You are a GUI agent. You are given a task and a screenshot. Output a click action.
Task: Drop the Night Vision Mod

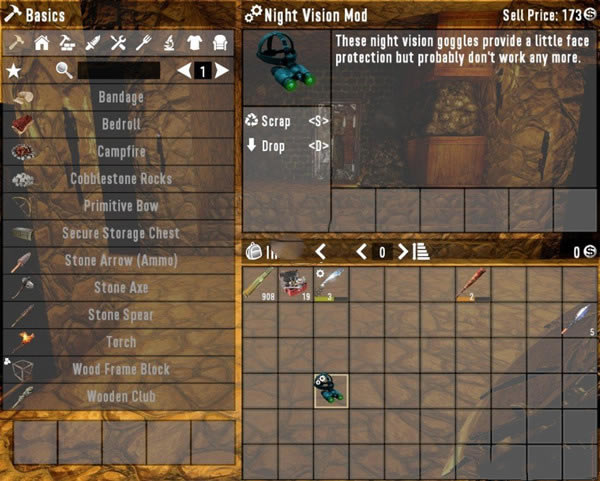(x=286, y=146)
